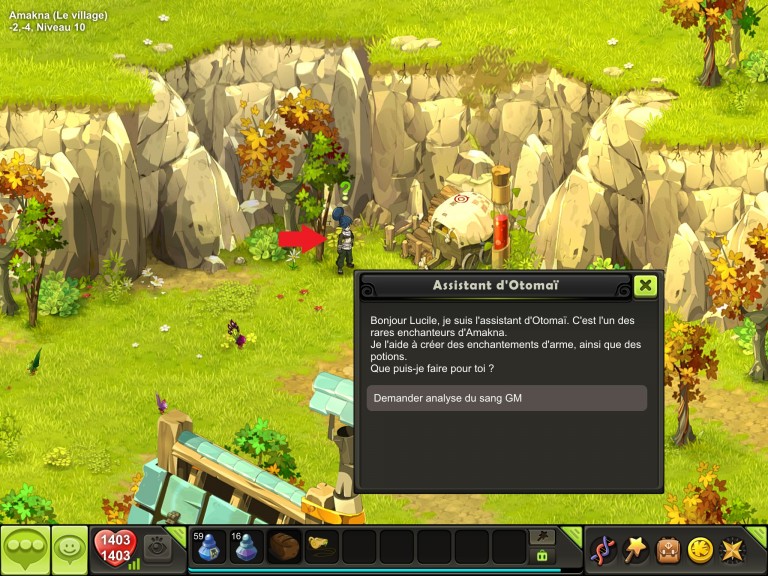The image size is (768, 576).
Task: Select the golden key item slot
Action: pos(322,547)
